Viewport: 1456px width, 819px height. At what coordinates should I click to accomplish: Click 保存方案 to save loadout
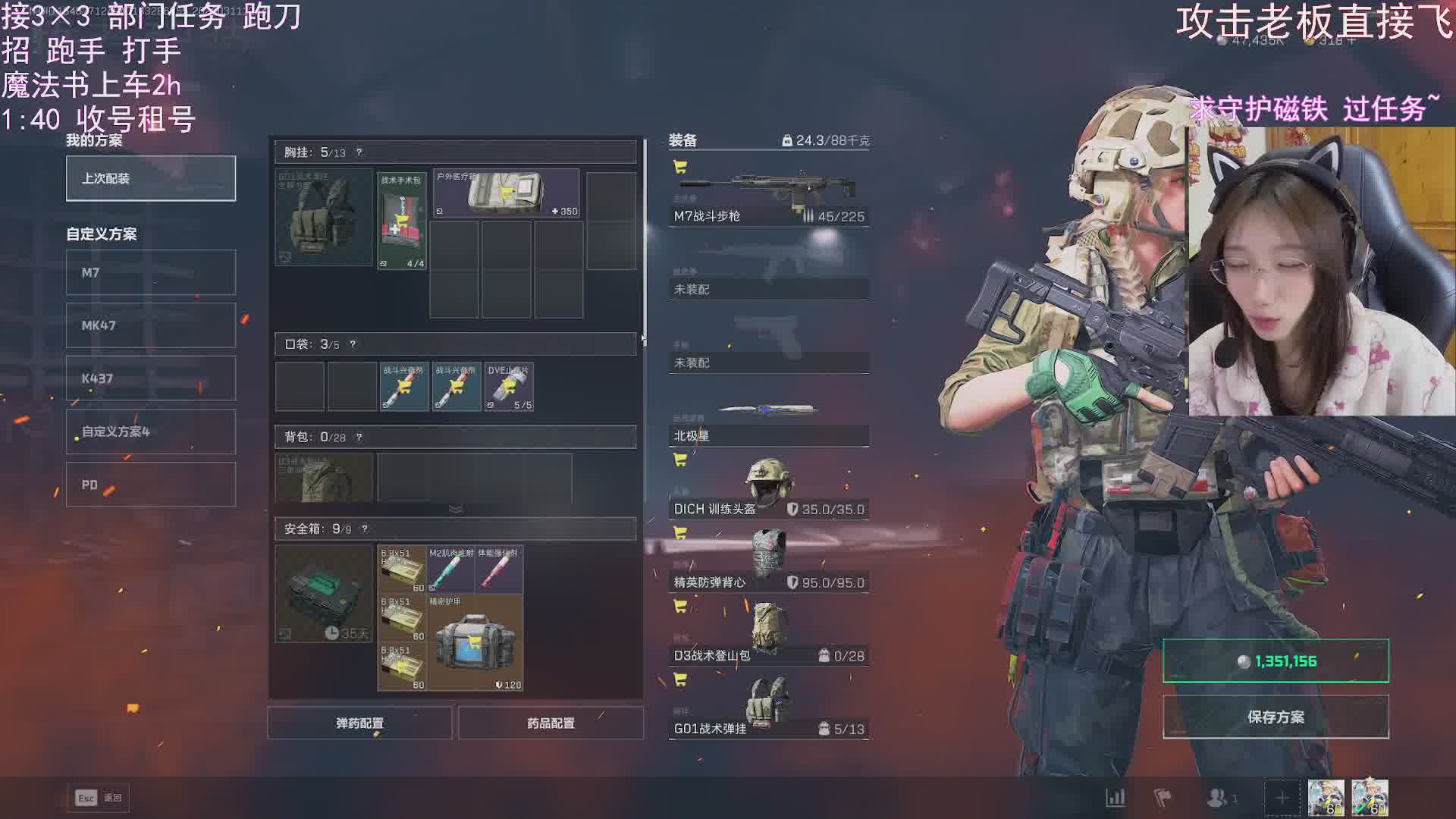point(1276,717)
